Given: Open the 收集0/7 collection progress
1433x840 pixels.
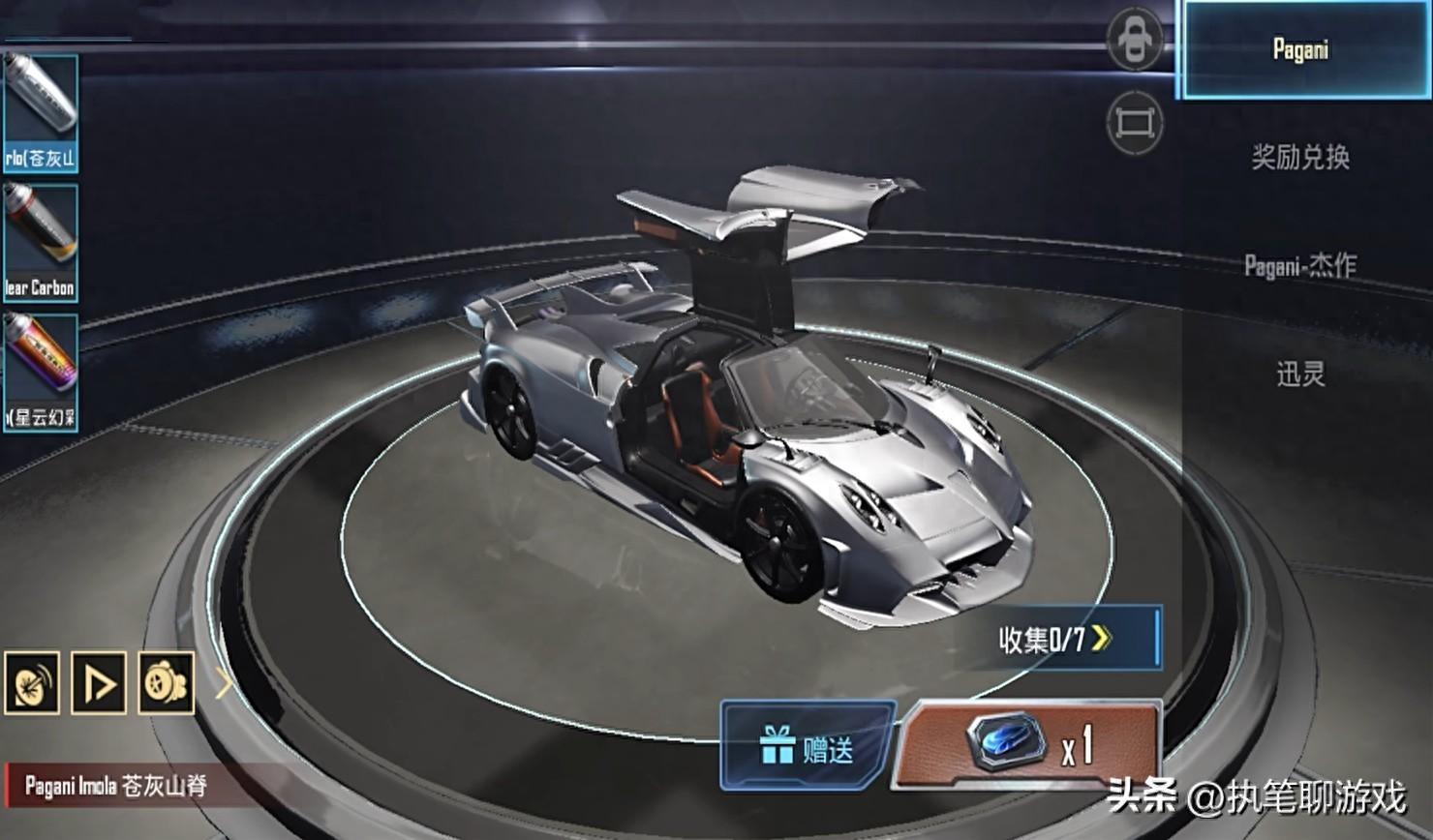Looking at the screenshot, I should [x=1058, y=639].
